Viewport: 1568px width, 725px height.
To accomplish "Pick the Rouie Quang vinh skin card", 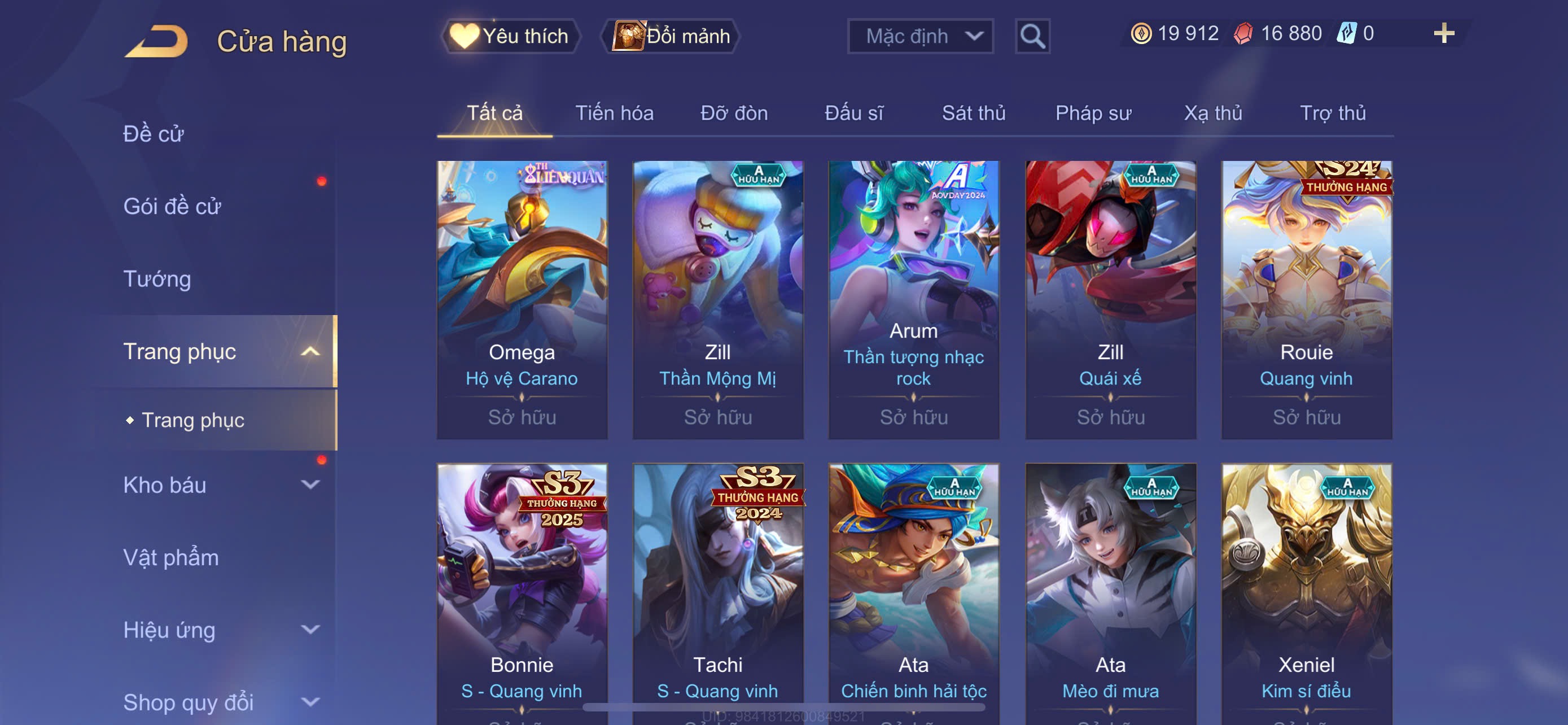I will click(1306, 298).
